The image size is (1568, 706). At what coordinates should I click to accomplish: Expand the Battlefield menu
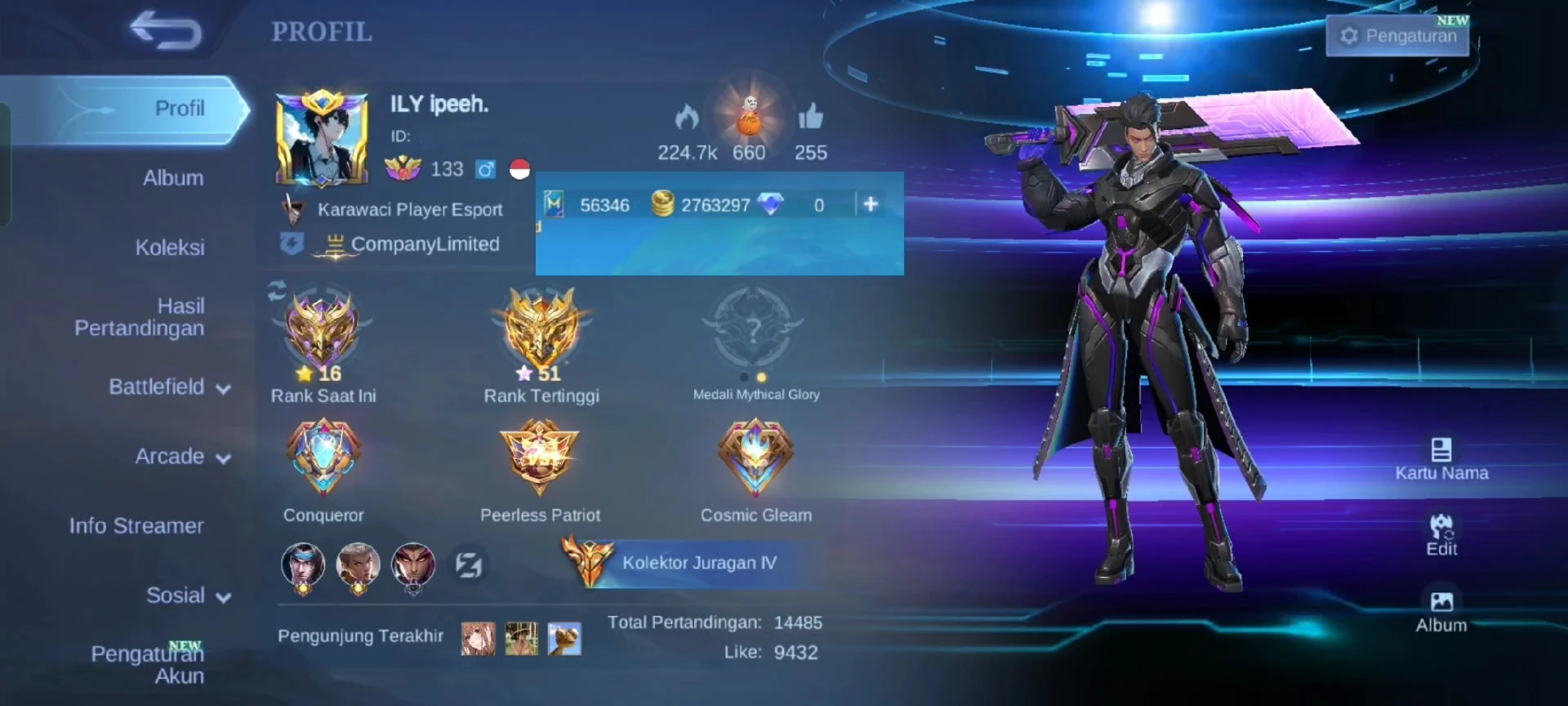(x=169, y=387)
